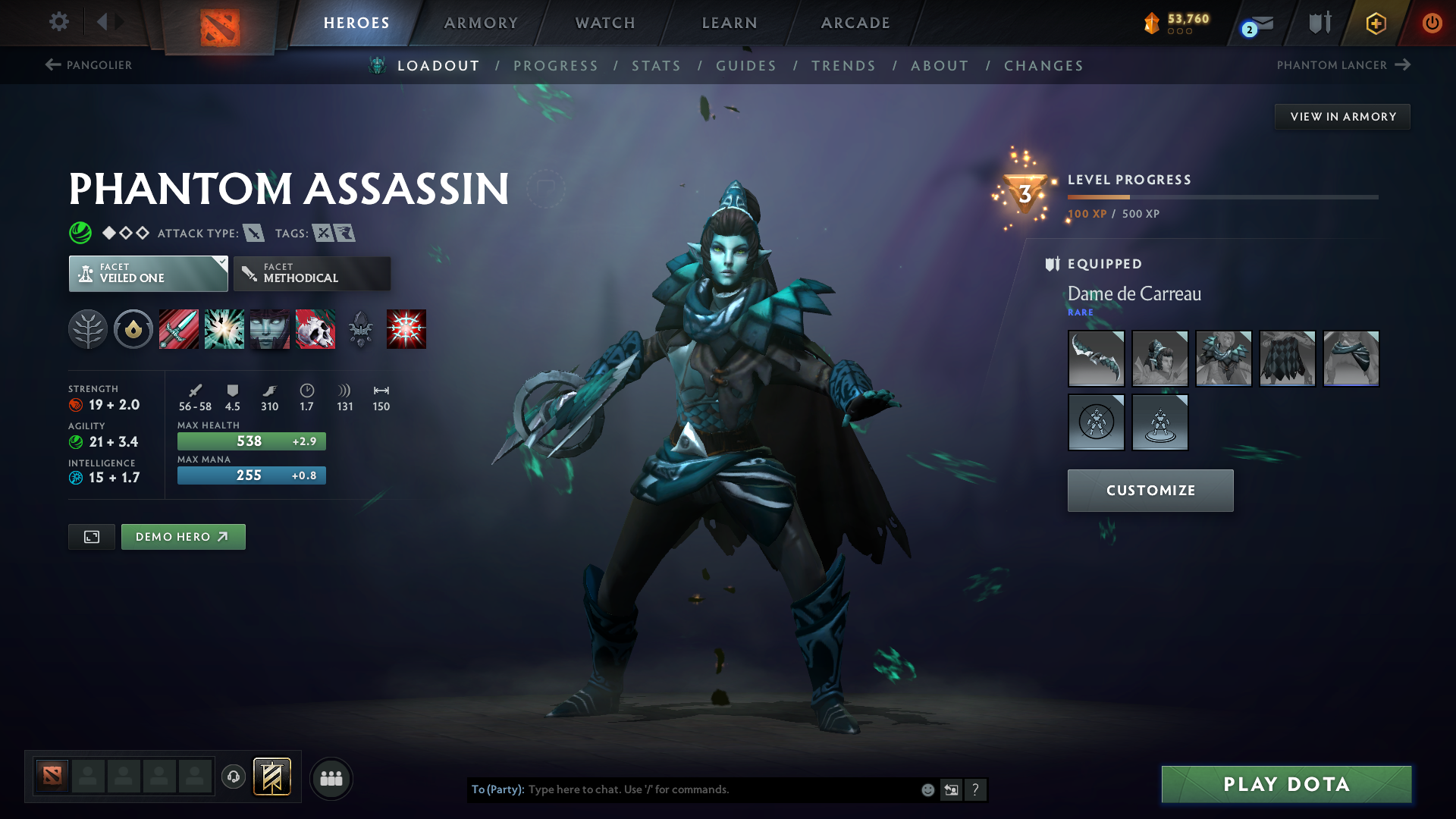Screen dimensions: 1456x819
Task: Click the Phantom Lancer next-hero arrow
Action: coord(1404,65)
